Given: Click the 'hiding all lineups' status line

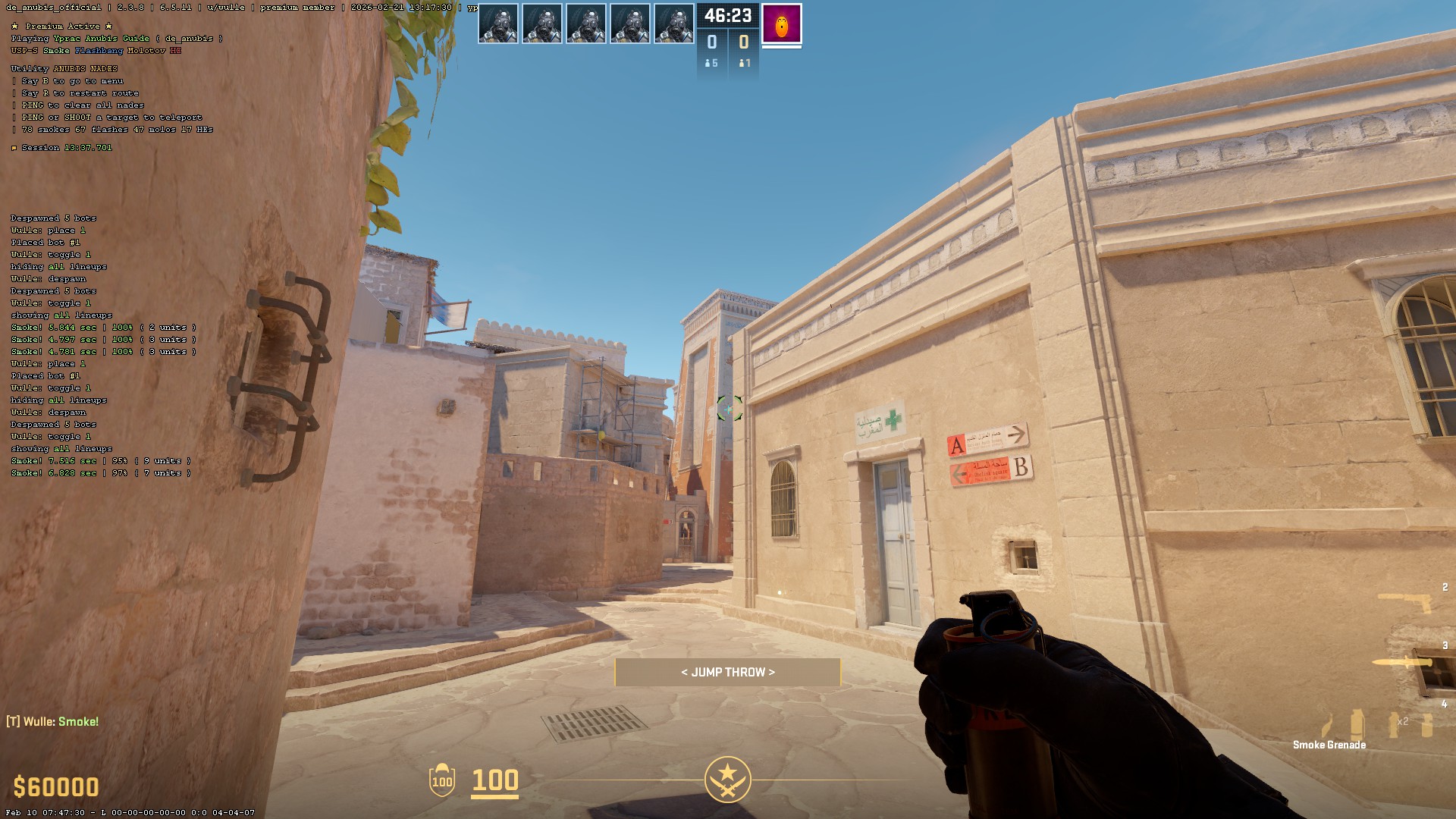Looking at the screenshot, I should 57,266.
